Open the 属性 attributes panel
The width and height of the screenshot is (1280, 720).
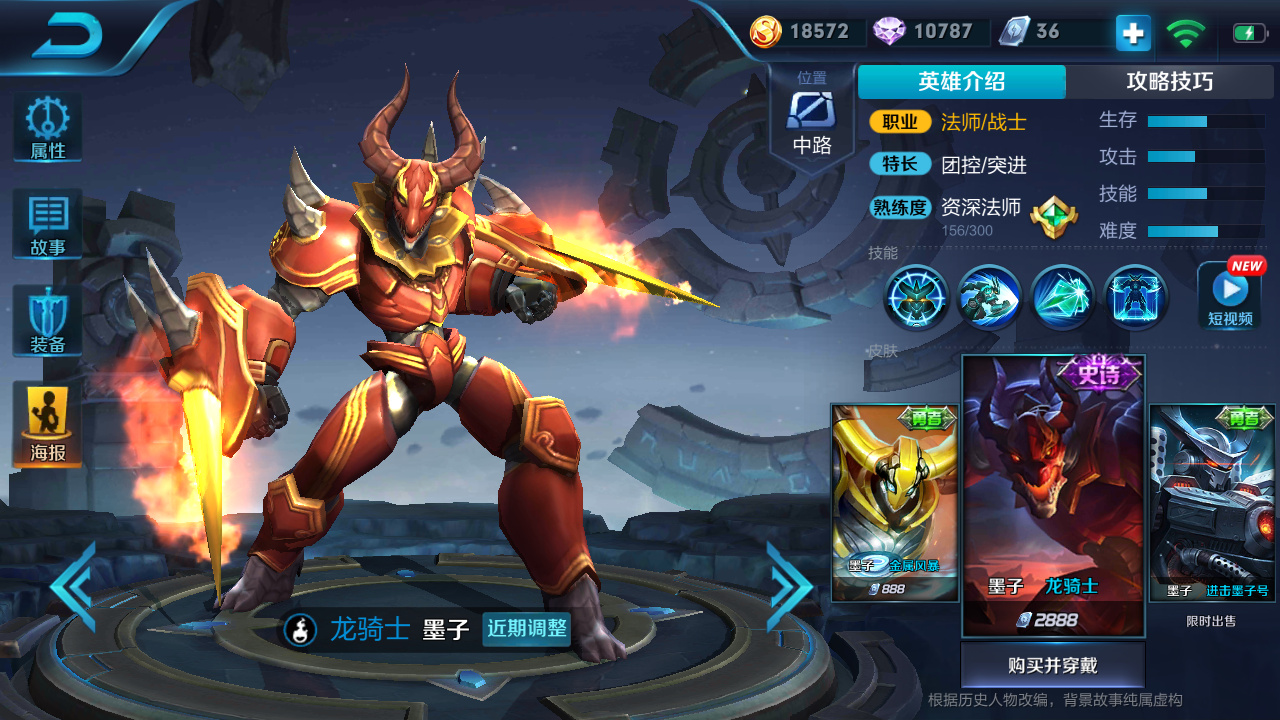point(47,128)
